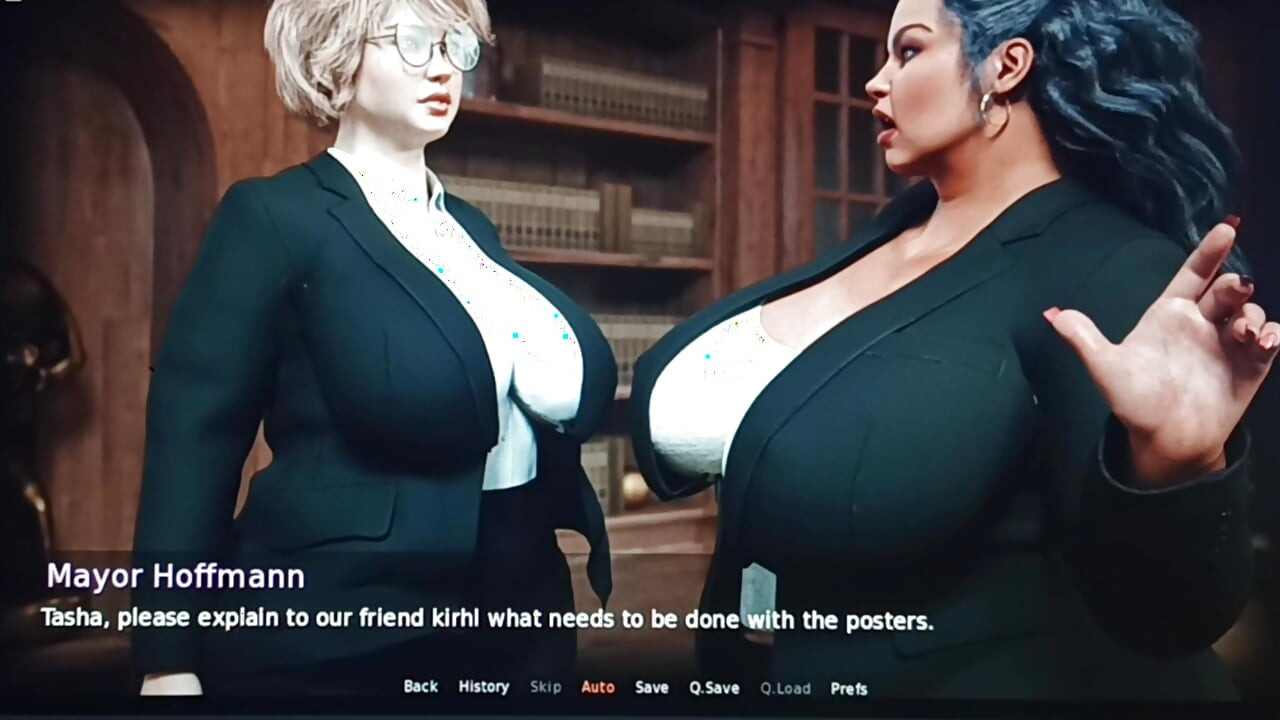
Task: Open the Save screen
Action: coord(650,687)
